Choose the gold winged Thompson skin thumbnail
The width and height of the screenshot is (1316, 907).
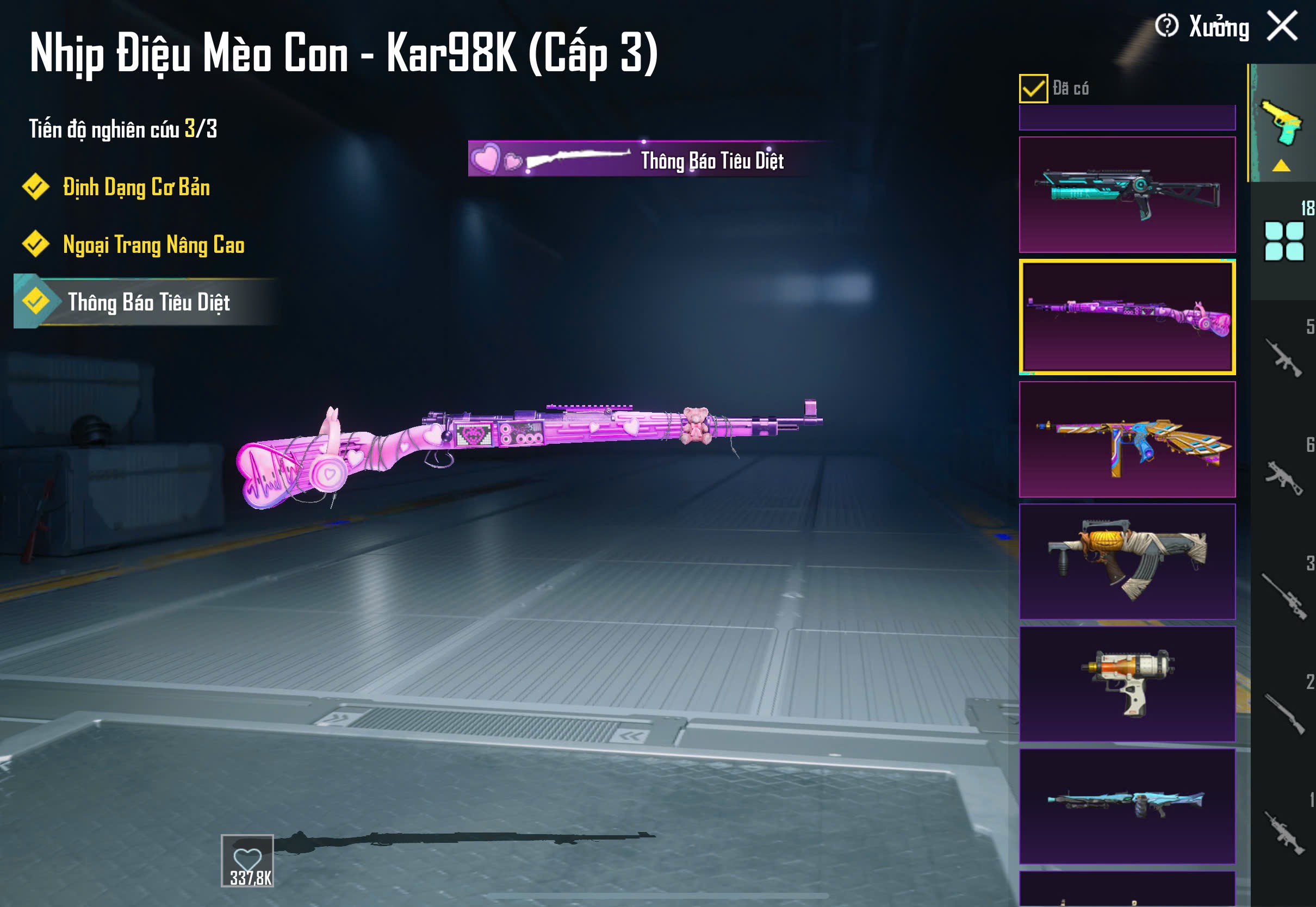tap(1127, 439)
